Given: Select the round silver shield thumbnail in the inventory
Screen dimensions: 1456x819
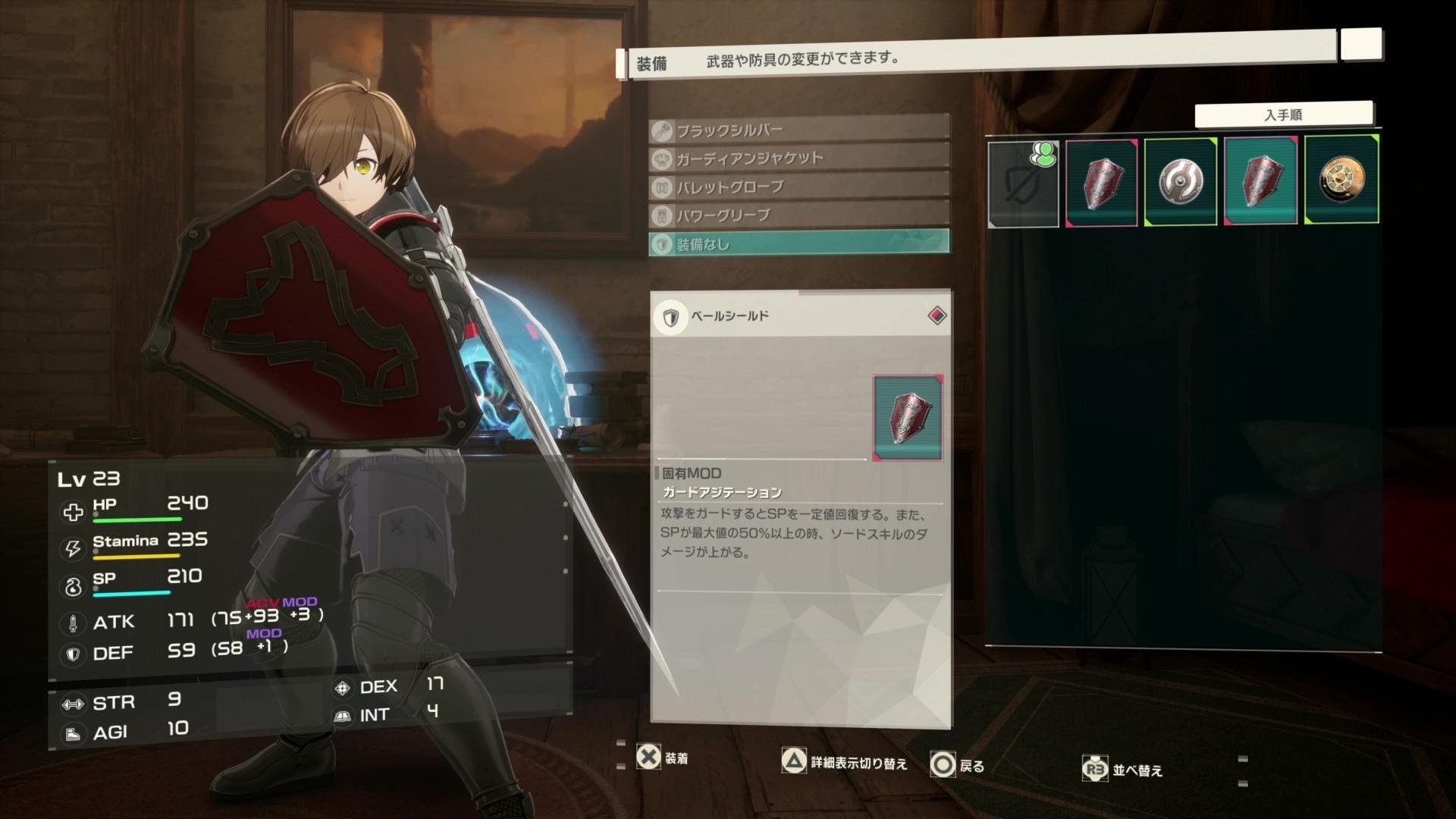Looking at the screenshot, I should pyautogui.click(x=1181, y=180).
